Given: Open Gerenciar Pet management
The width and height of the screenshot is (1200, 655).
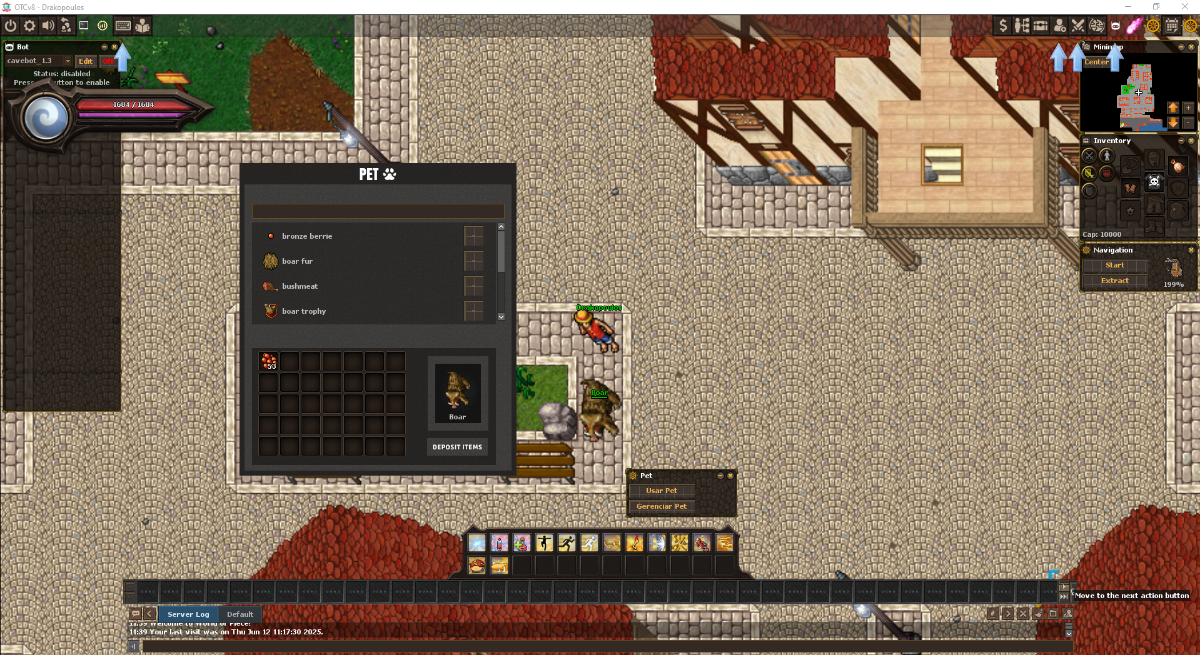Looking at the screenshot, I should pyautogui.click(x=661, y=507).
